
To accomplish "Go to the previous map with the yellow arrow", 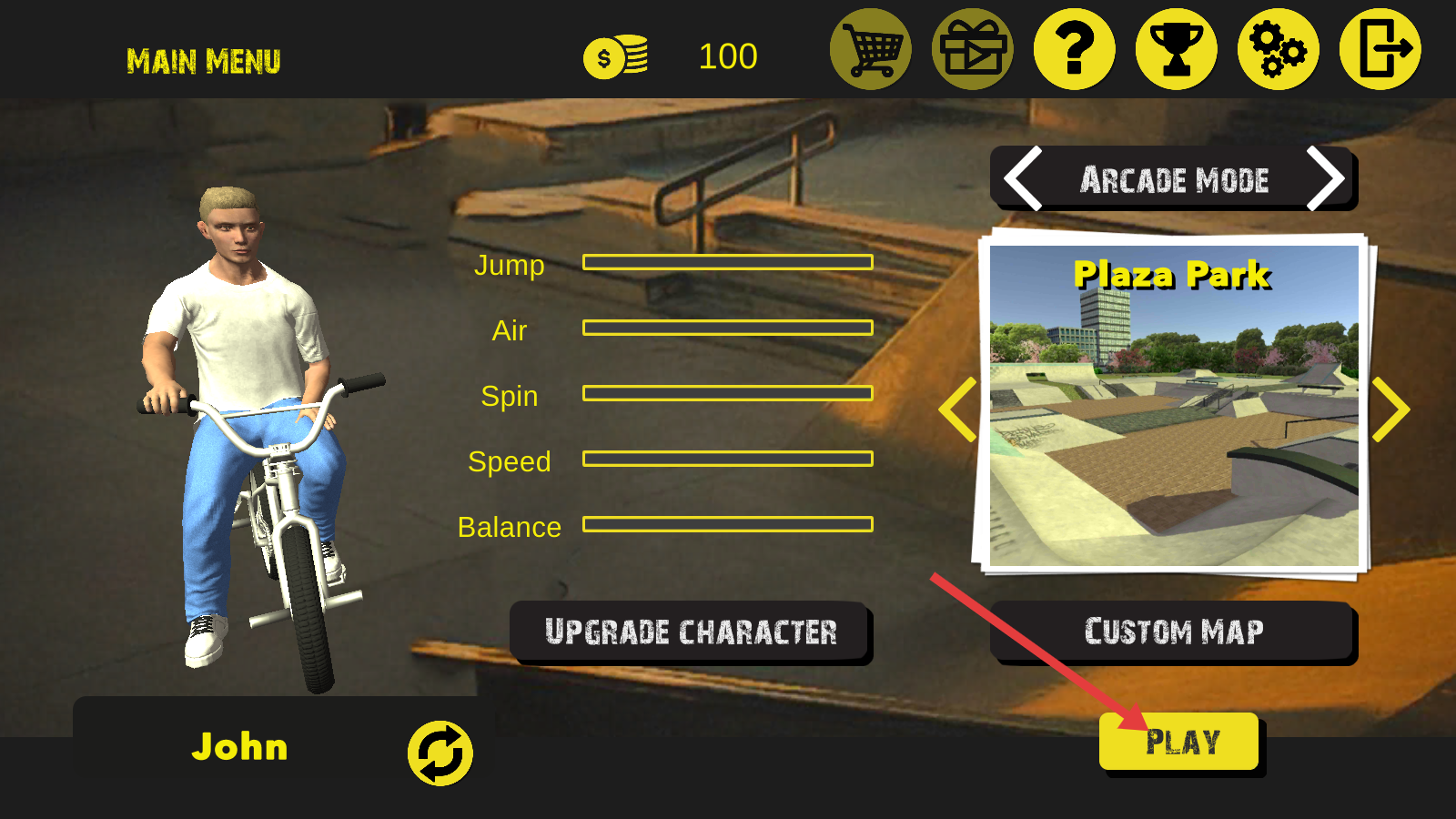I will [957, 409].
